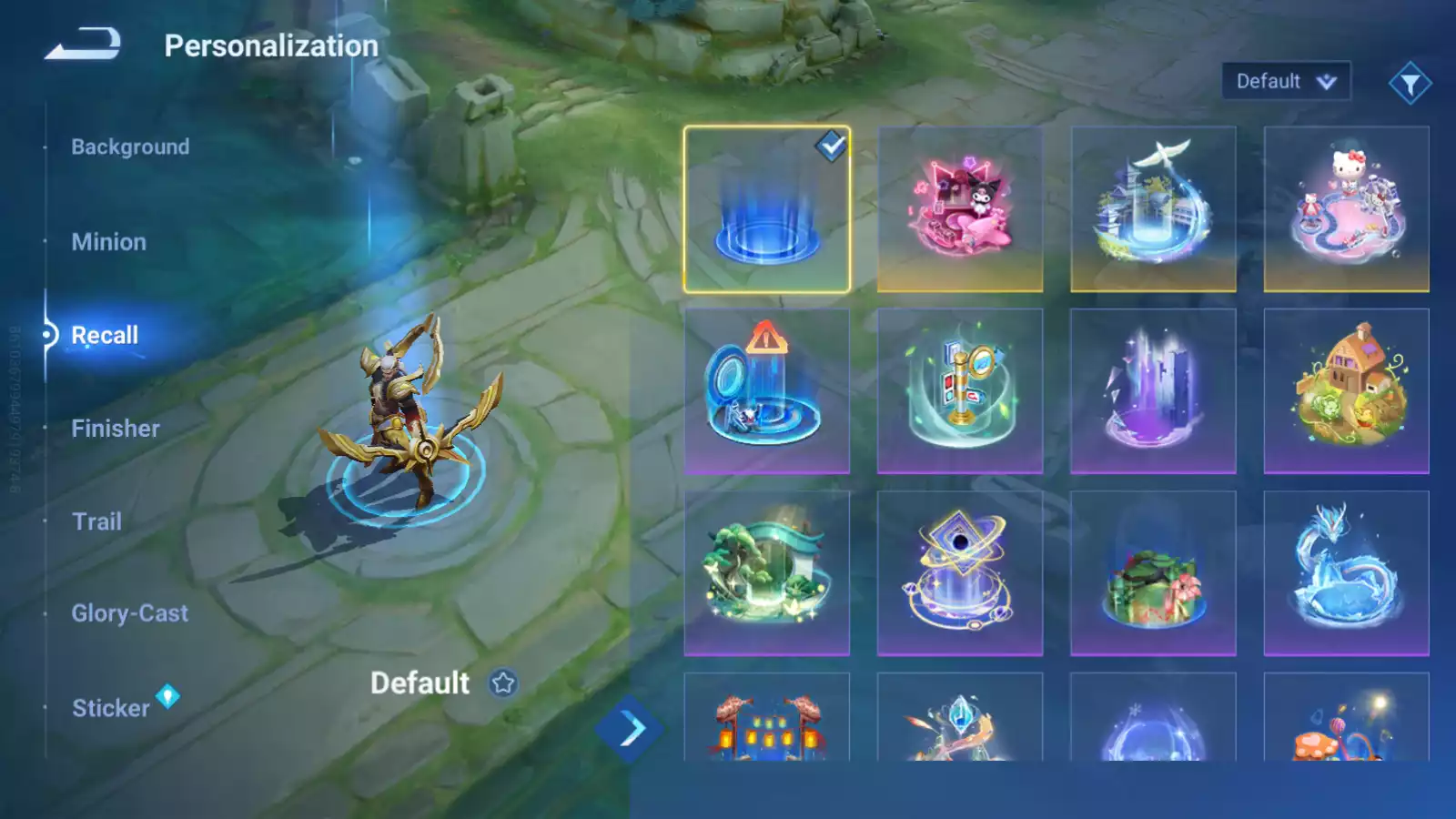Viewport: 1456px width, 819px height.
Task: Show the Glory-Cast options
Action: pos(130,613)
